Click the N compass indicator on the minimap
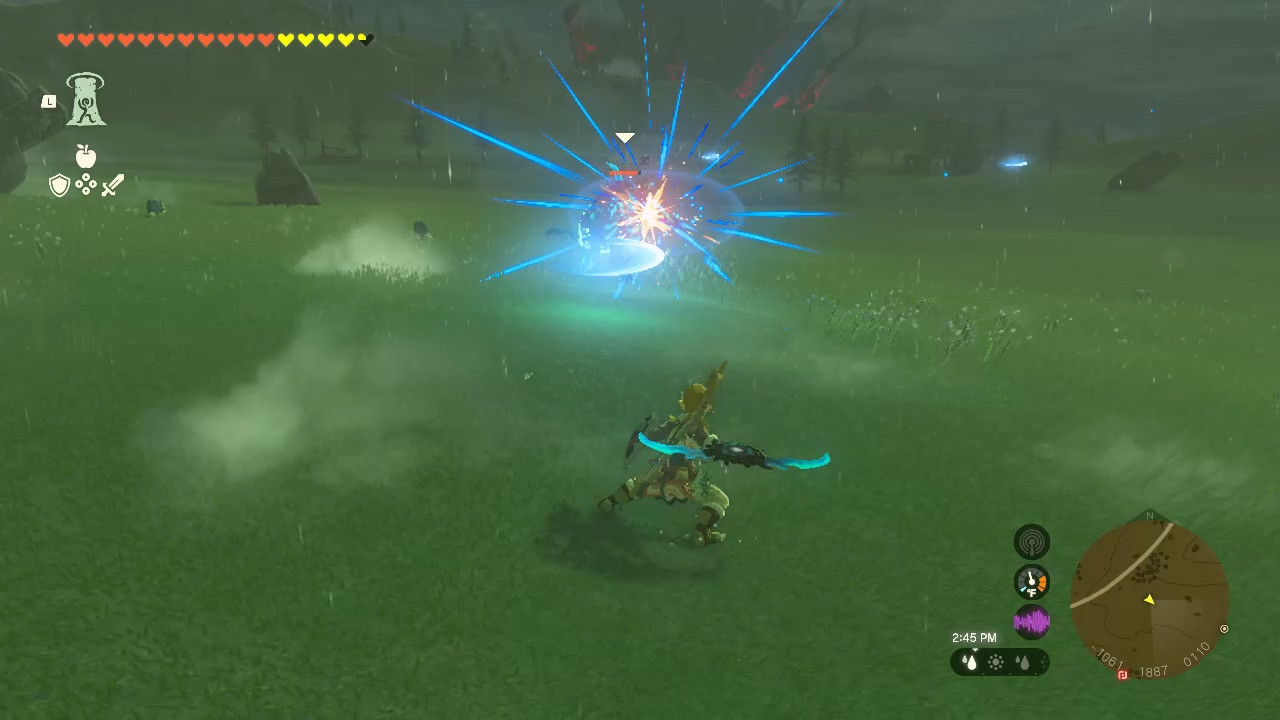 pyautogui.click(x=1150, y=516)
